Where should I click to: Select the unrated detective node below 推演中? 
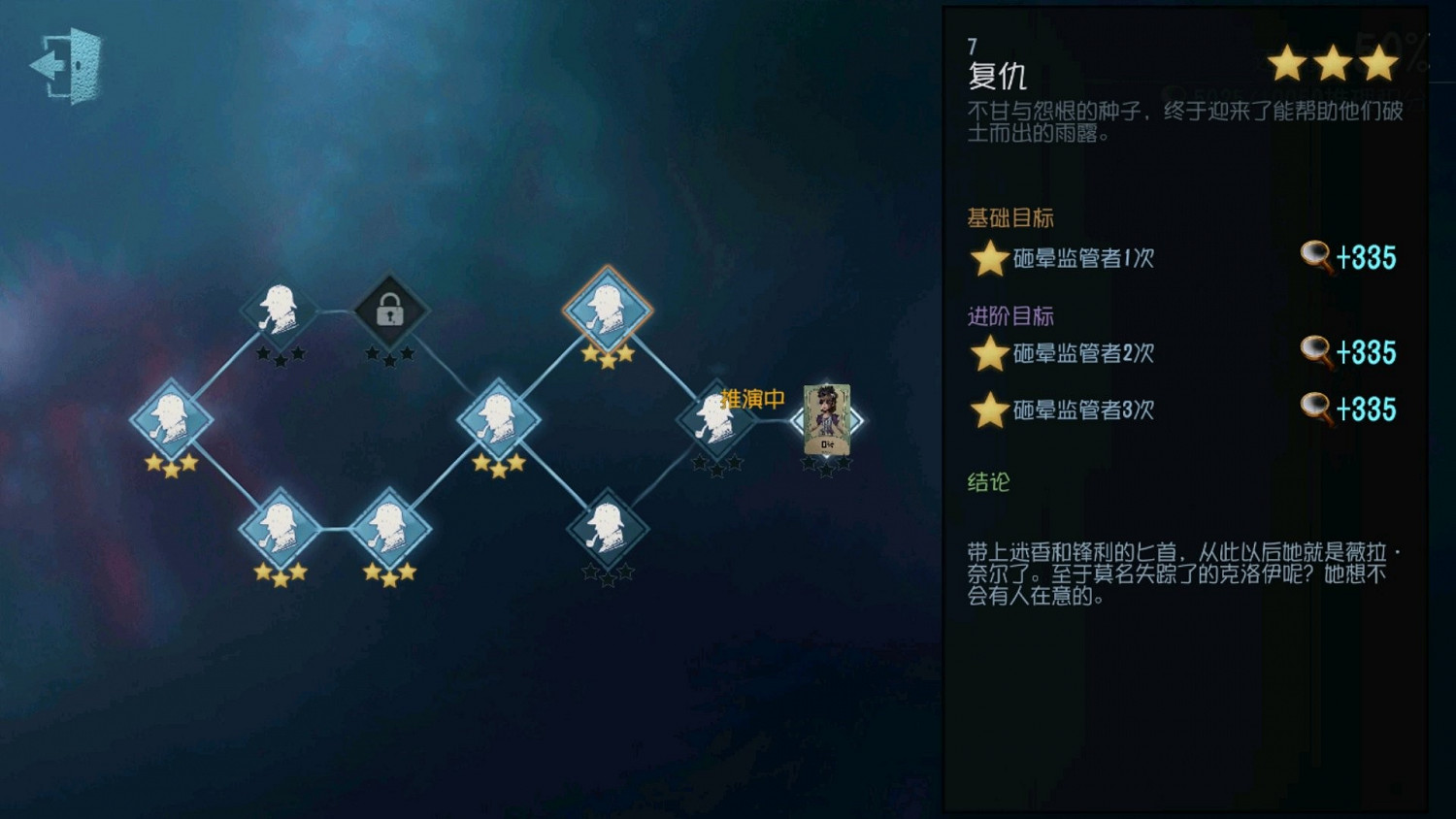tap(607, 529)
